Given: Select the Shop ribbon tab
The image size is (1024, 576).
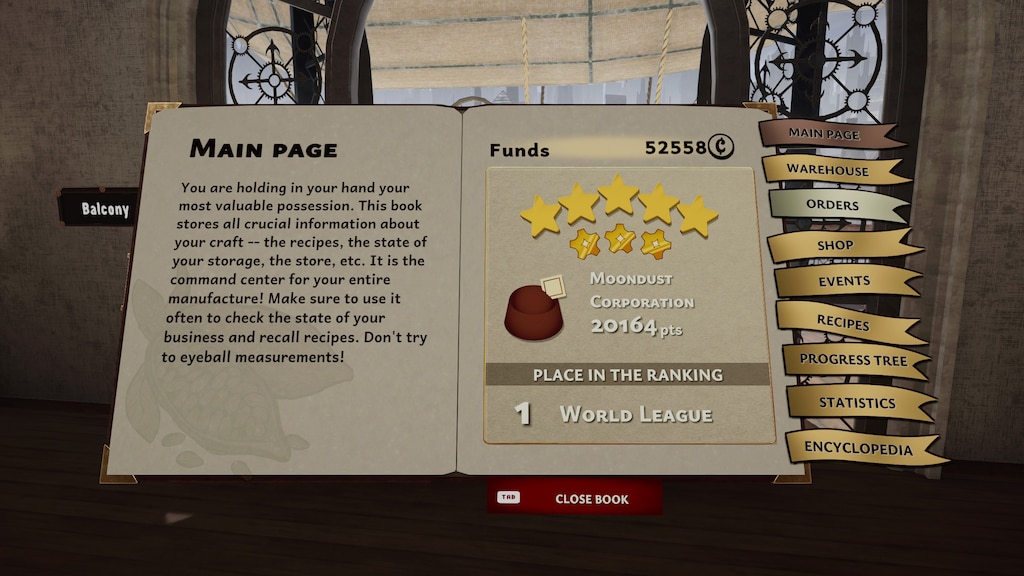Looking at the screenshot, I should click(x=836, y=245).
